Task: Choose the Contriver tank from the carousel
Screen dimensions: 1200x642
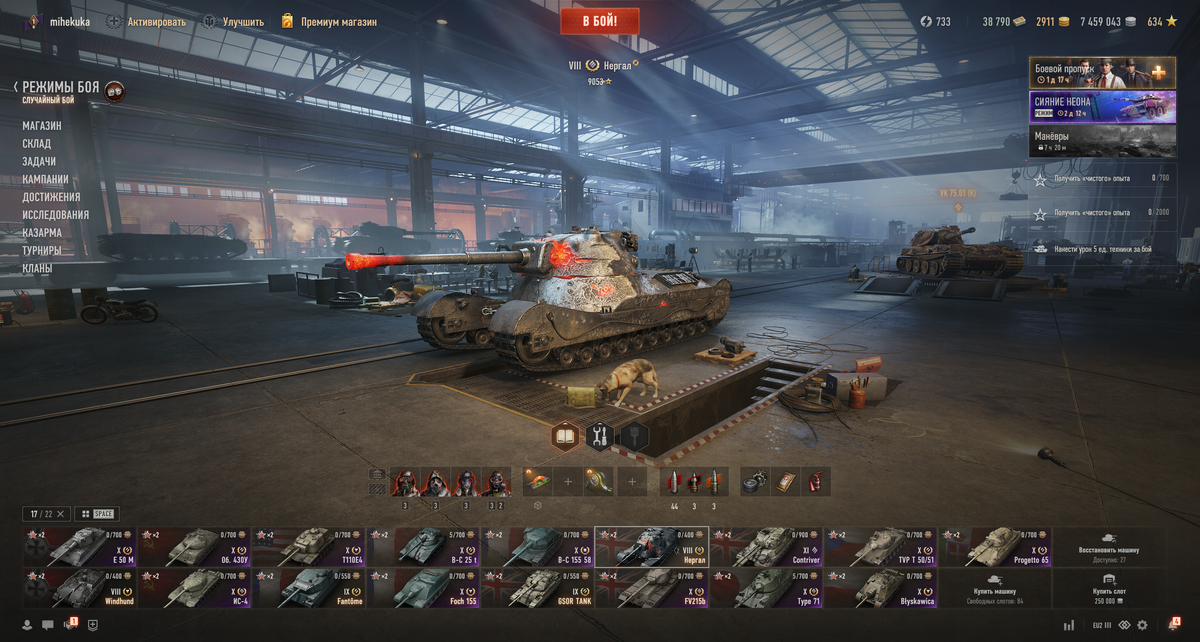Action: tap(766, 548)
